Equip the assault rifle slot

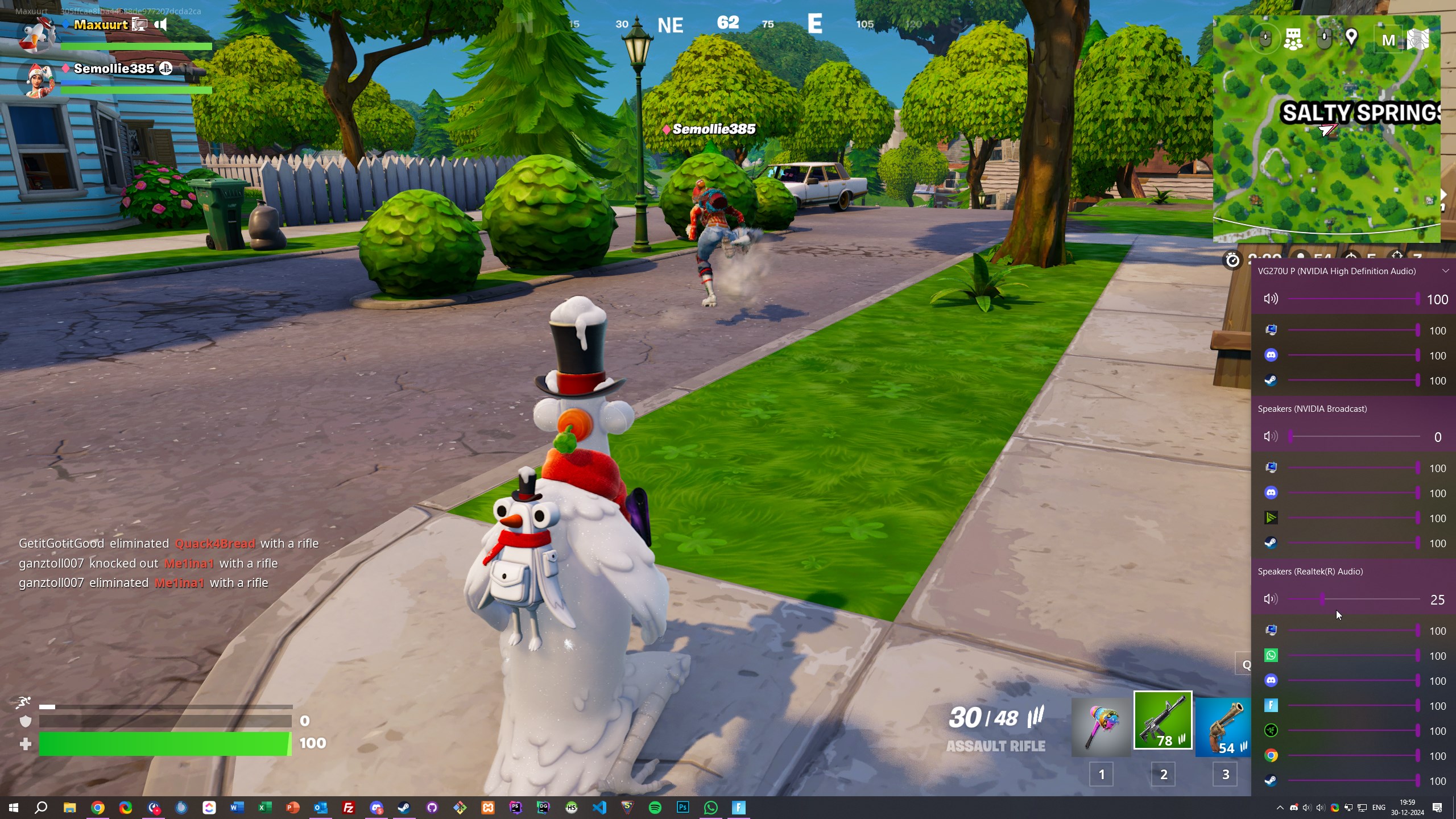[1163, 721]
